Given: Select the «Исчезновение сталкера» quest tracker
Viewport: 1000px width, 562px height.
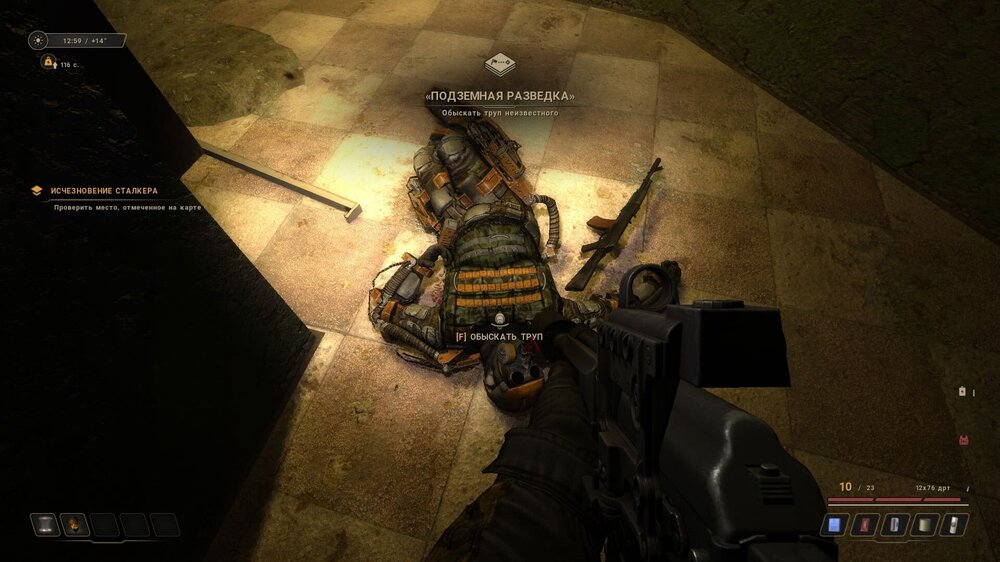Looking at the screenshot, I should tap(104, 190).
